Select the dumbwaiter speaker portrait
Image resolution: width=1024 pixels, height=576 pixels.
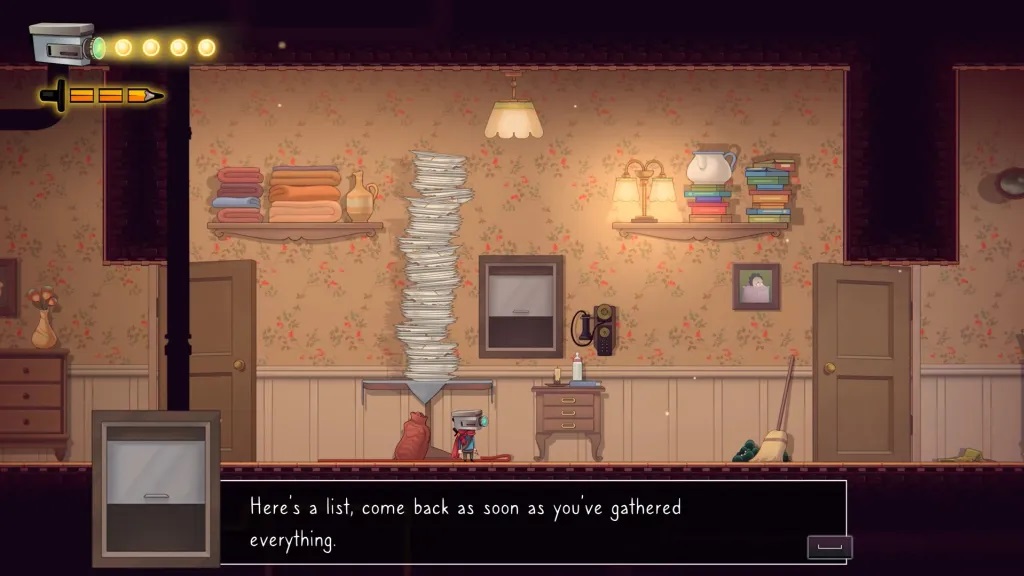coord(156,487)
